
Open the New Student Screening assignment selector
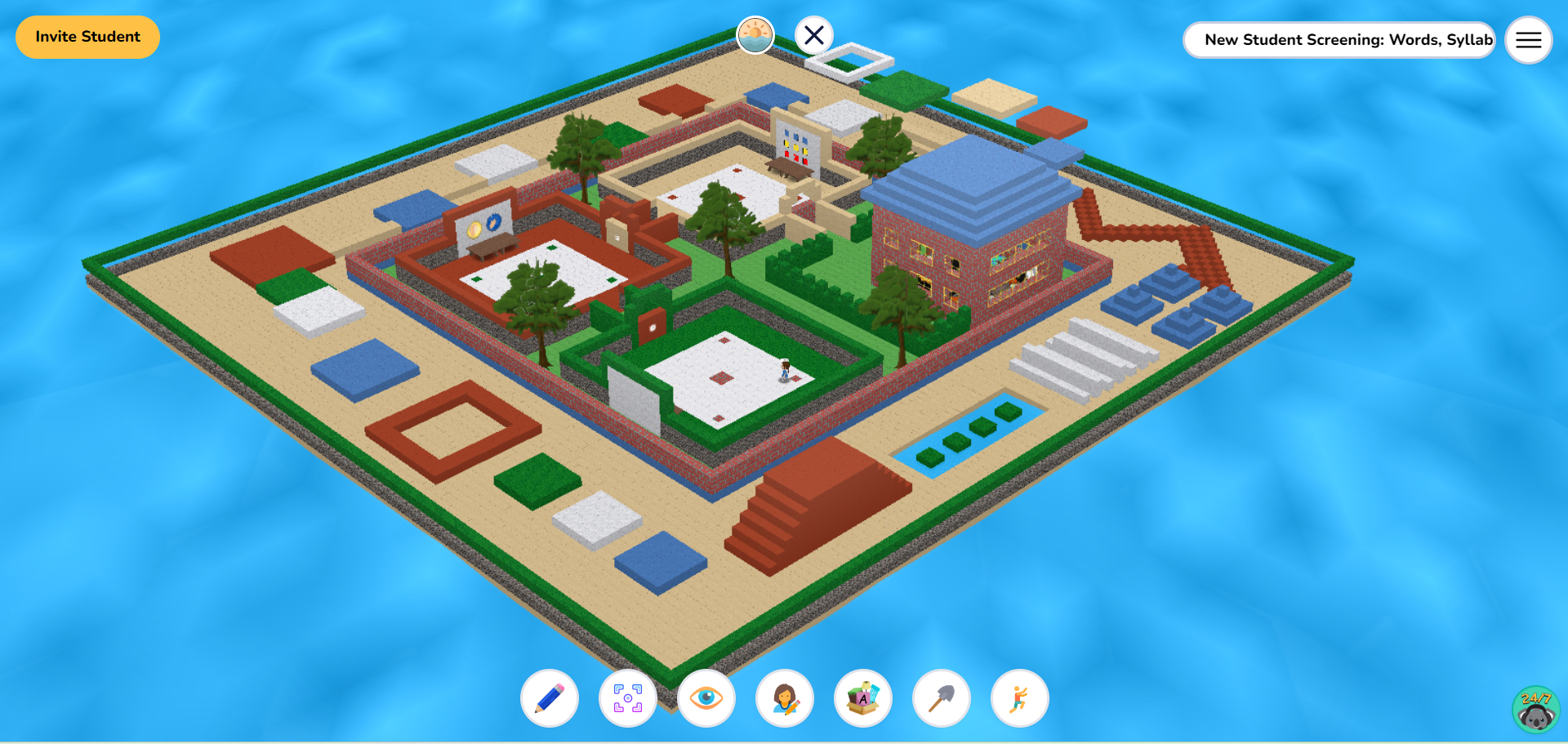[1339, 39]
